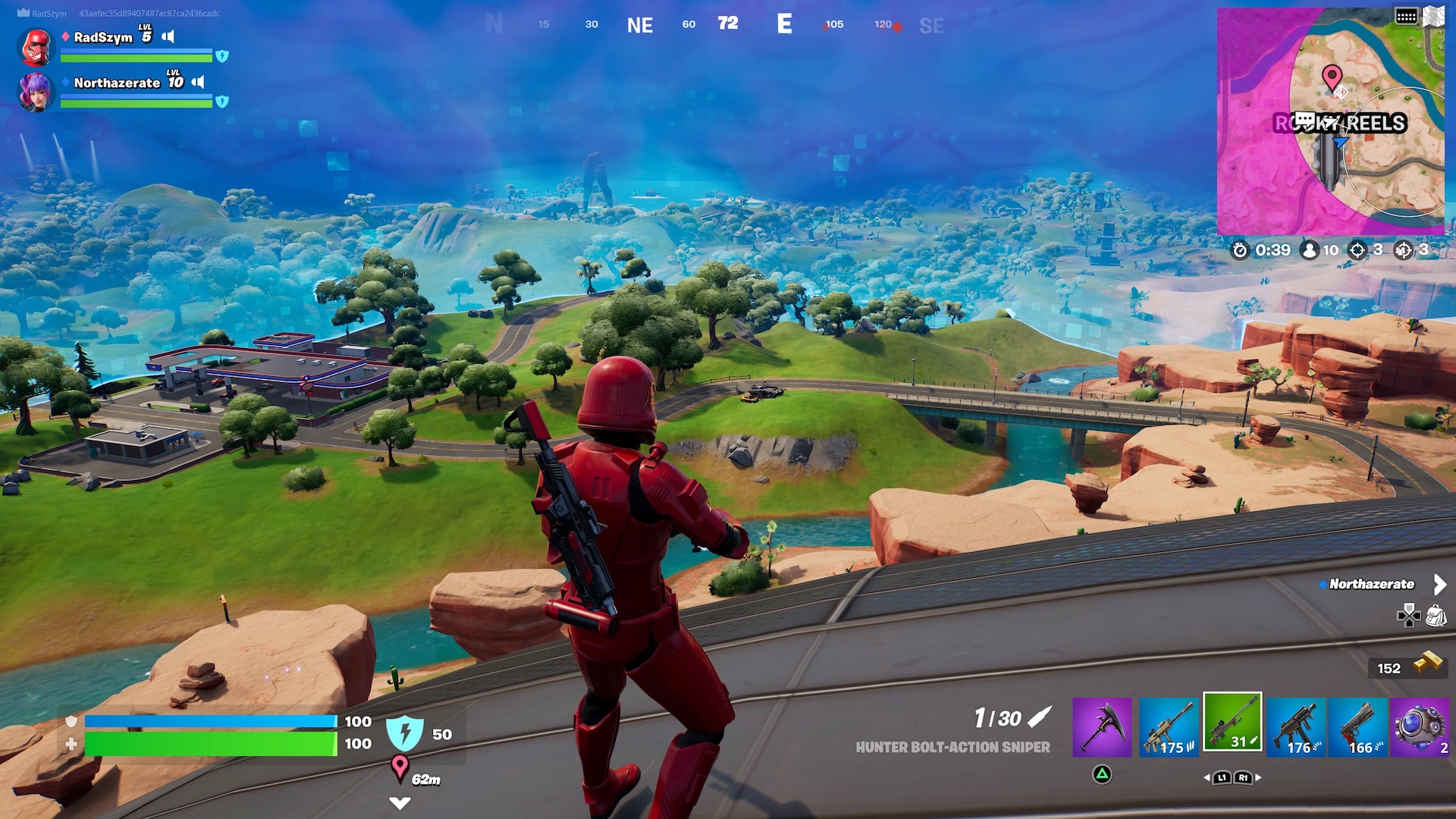Toggle Northazerate's voice speaker icon
This screenshot has width=1456, height=819.
(198, 82)
